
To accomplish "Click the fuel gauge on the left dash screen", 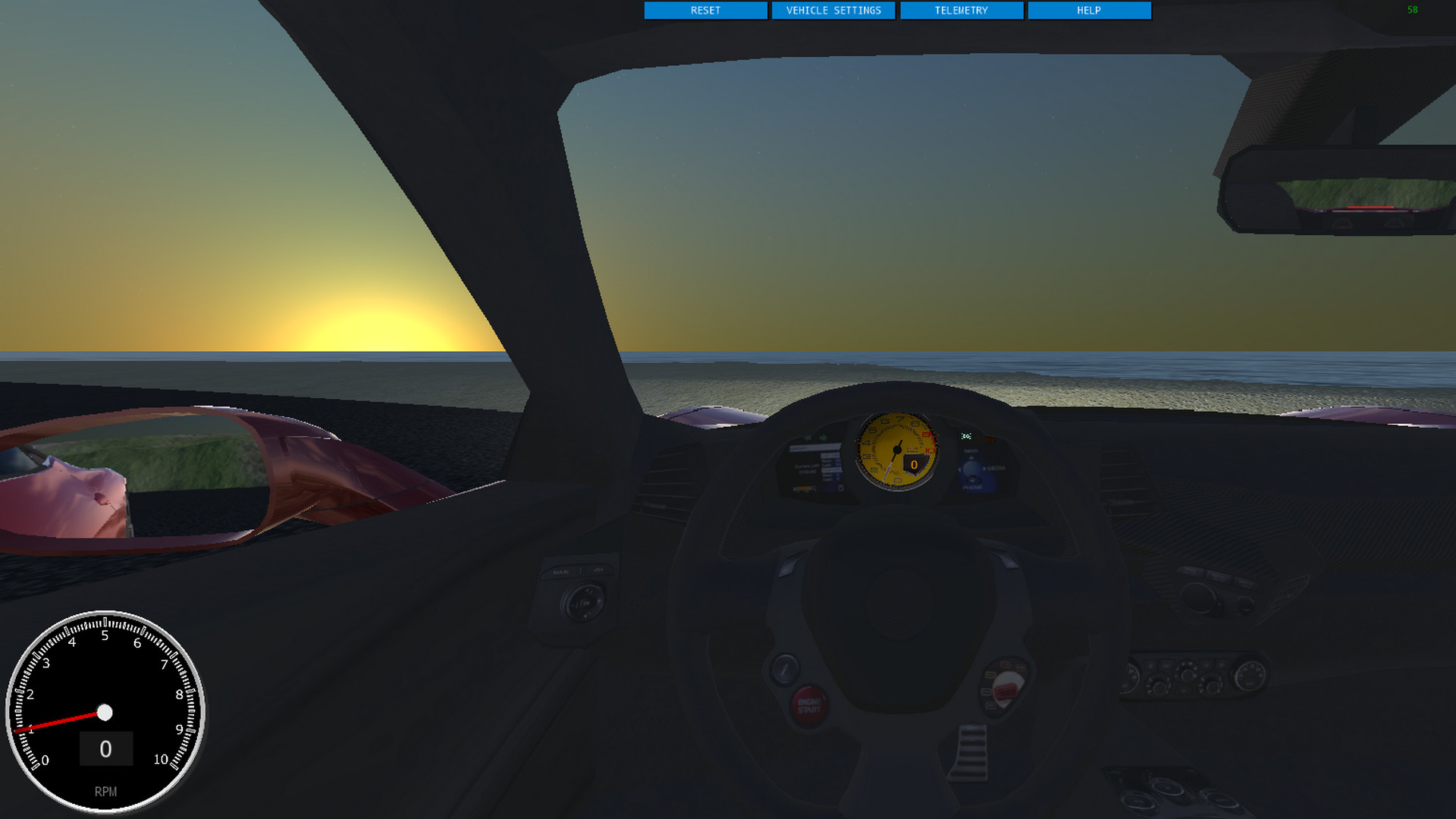I will pyautogui.click(x=804, y=489).
